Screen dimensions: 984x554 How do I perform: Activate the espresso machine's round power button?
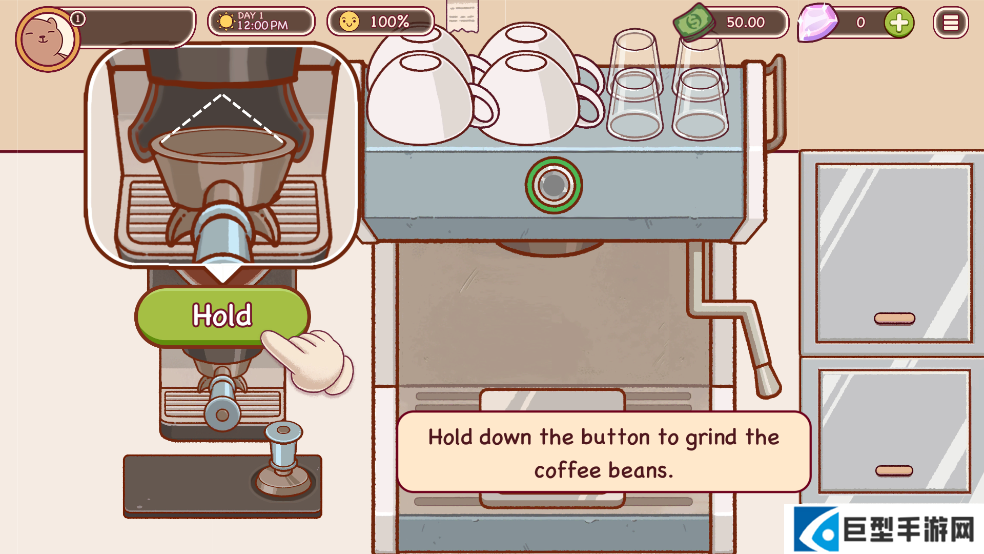pyautogui.click(x=553, y=184)
